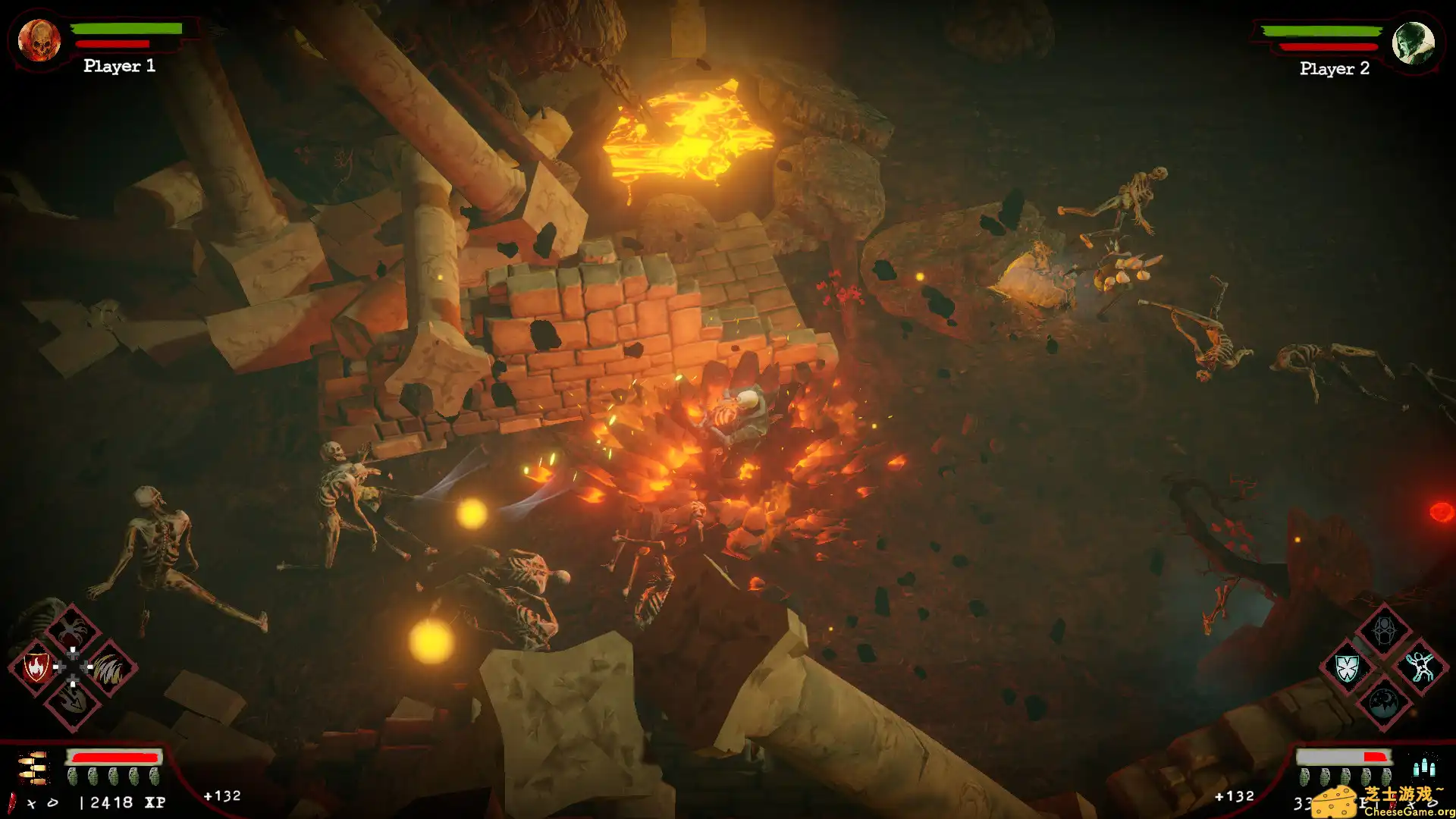The height and width of the screenshot is (819, 1456).
Task: Select Player 1's downward arrow strike ability
Action: (73, 704)
